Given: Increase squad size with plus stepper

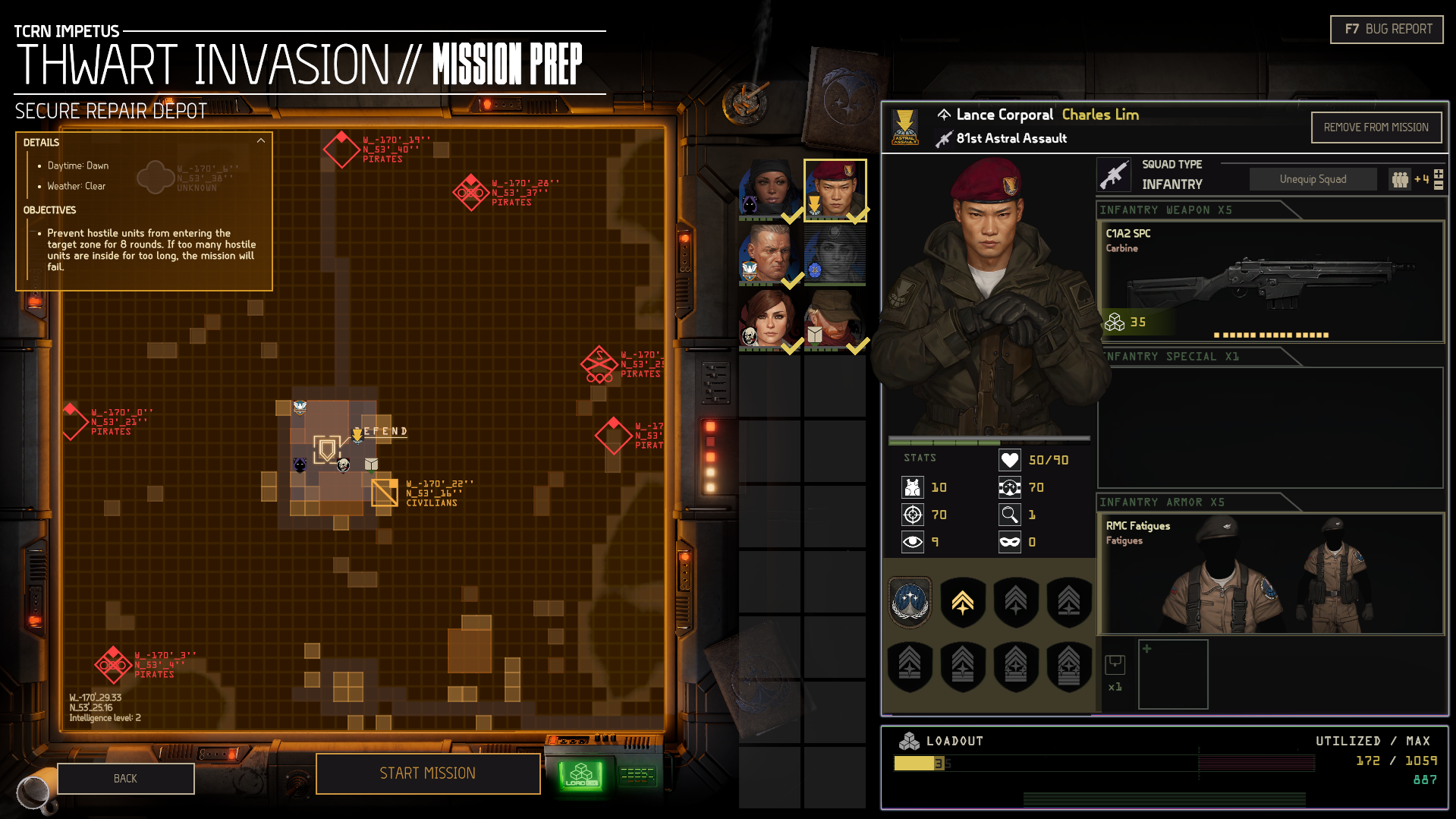Looking at the screenshot, I should click(x=1439, y=175).
